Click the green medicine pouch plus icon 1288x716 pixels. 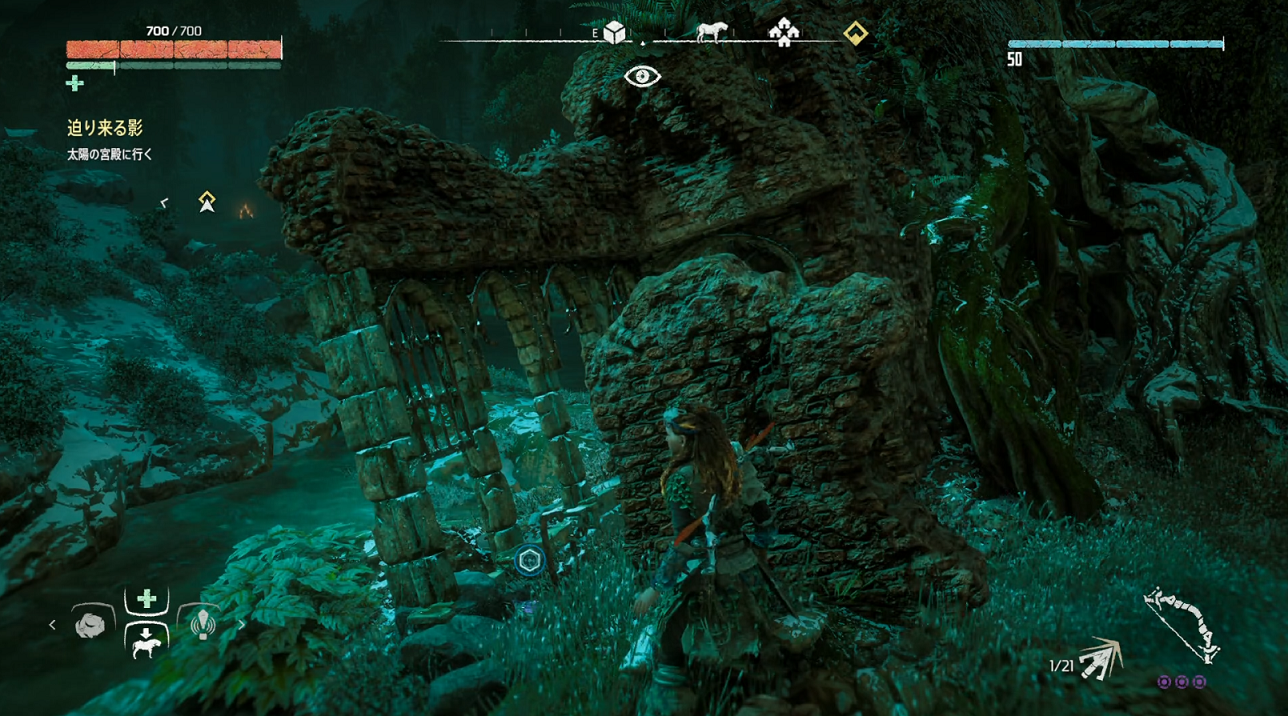click(x=75, y=84)
